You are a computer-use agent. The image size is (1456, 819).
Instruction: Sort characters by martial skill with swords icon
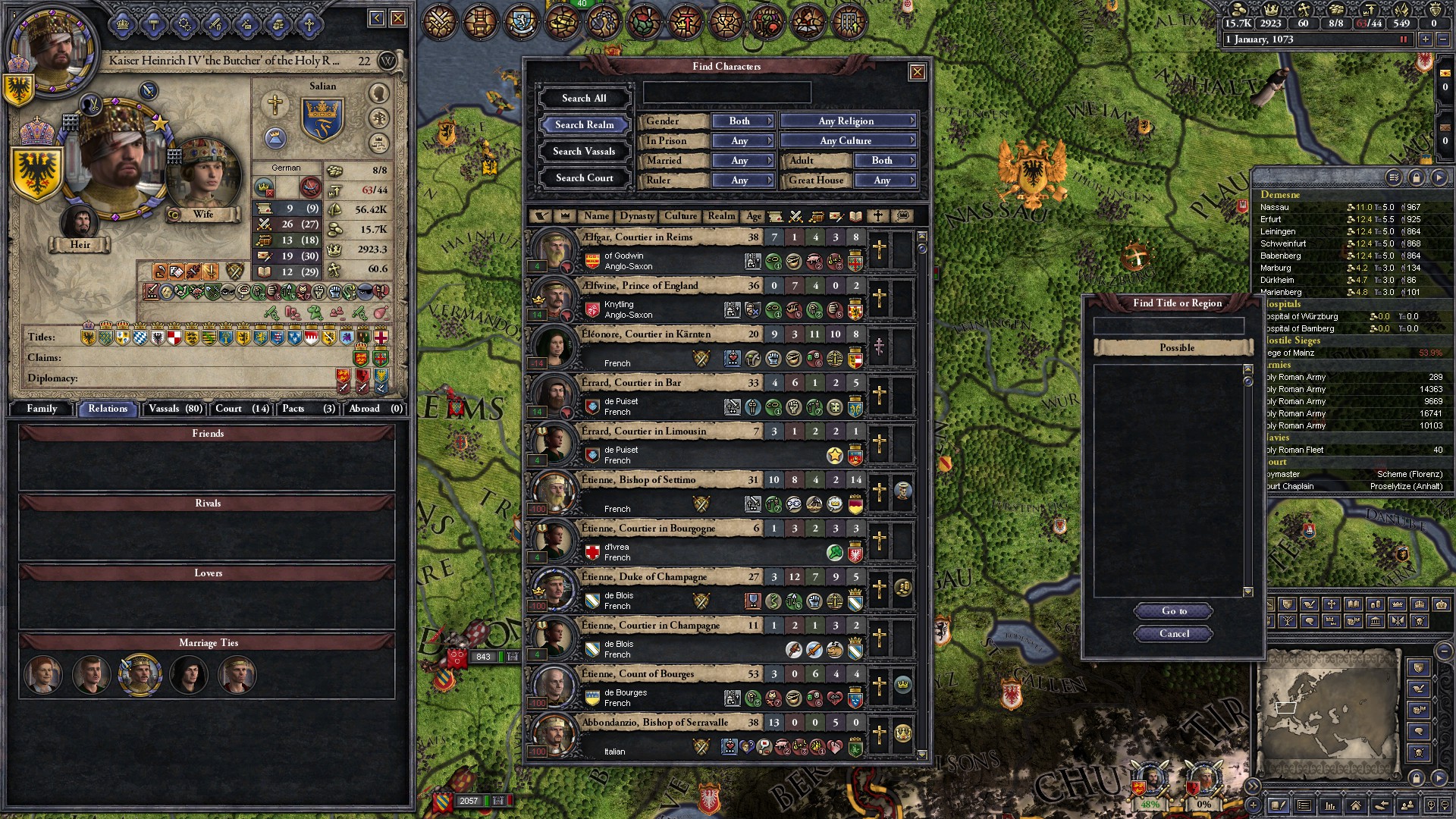click(x=795, y=216)
